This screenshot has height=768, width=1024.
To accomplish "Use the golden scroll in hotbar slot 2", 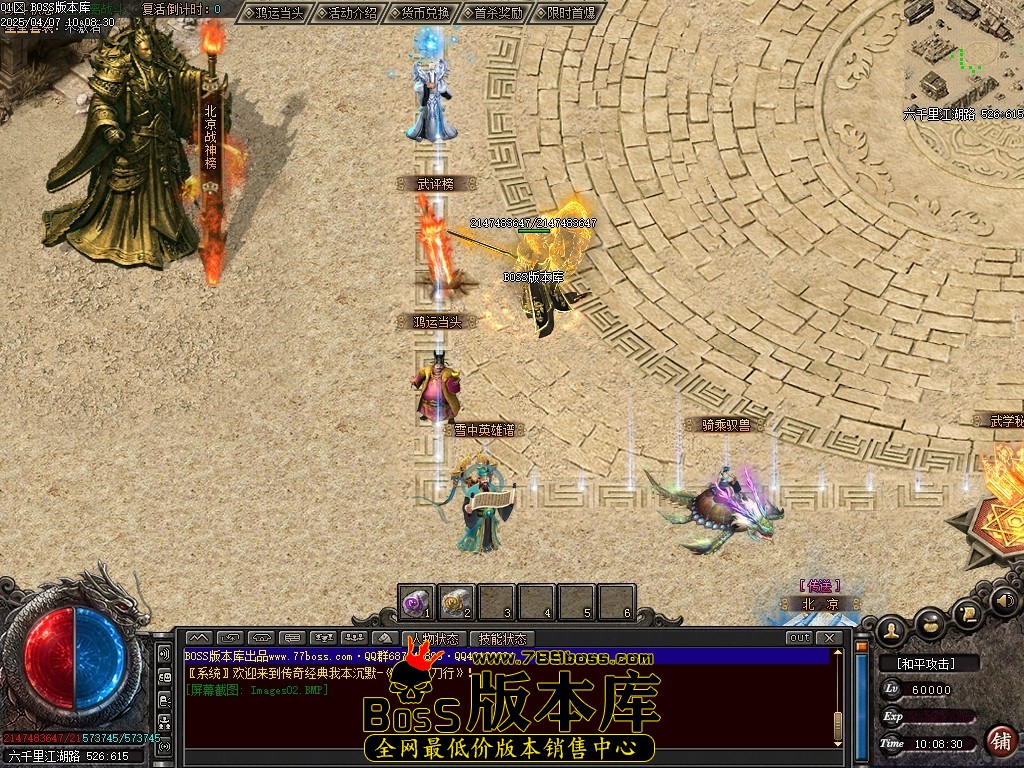I will point(457,602).
